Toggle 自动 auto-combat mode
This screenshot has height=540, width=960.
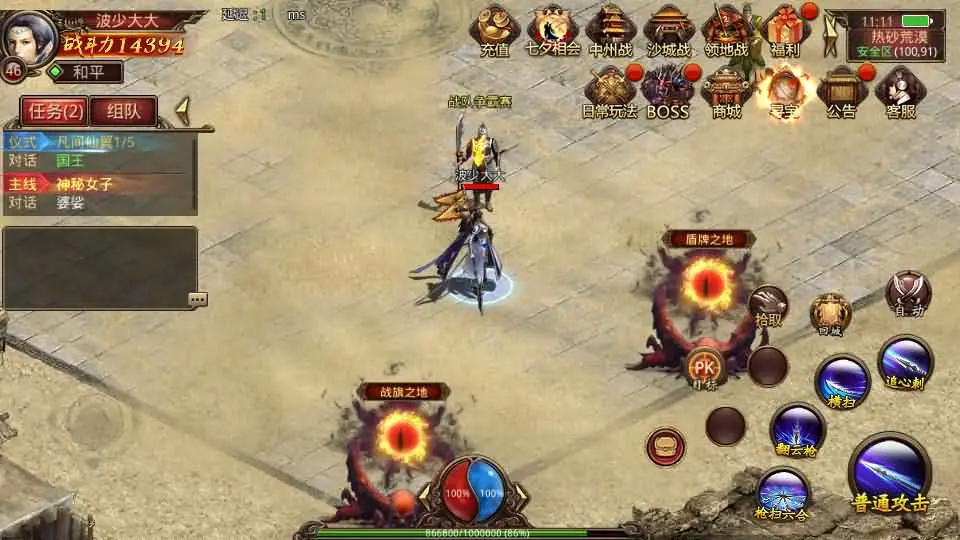click(x=908, y=293)
